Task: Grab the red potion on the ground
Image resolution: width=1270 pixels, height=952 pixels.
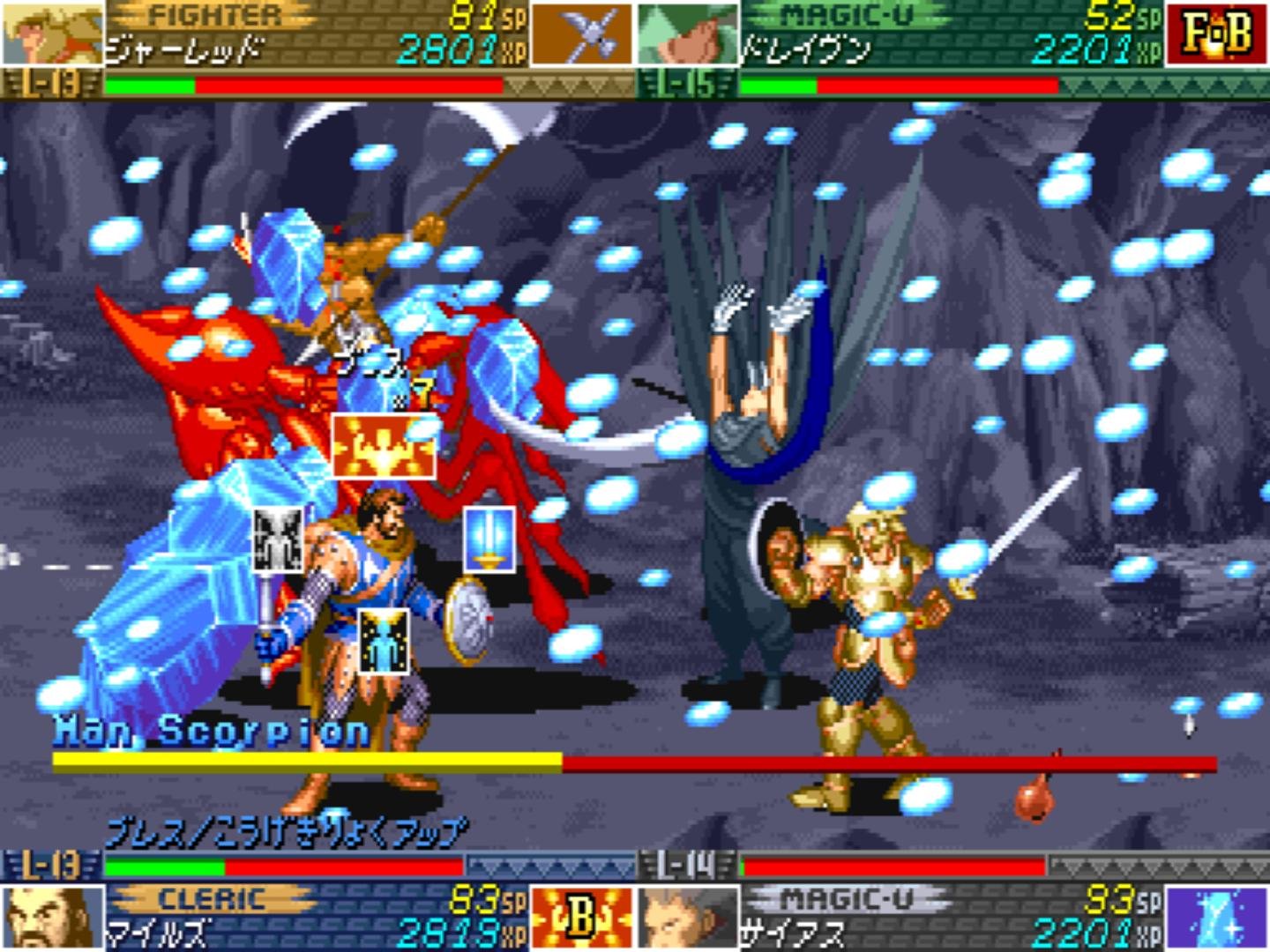Action: [1037, 798]
